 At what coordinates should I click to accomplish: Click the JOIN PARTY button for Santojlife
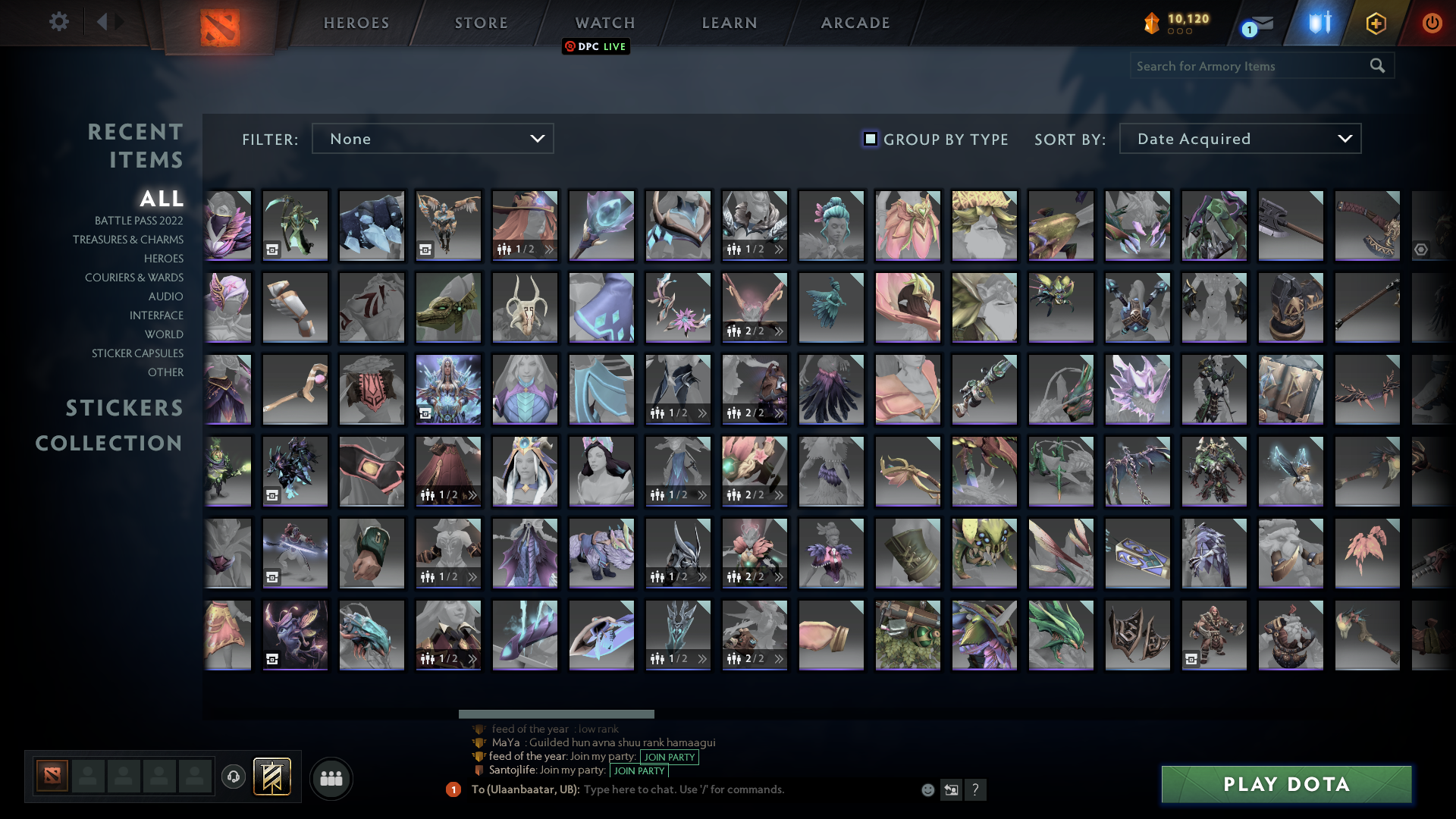tap(639, 770)
